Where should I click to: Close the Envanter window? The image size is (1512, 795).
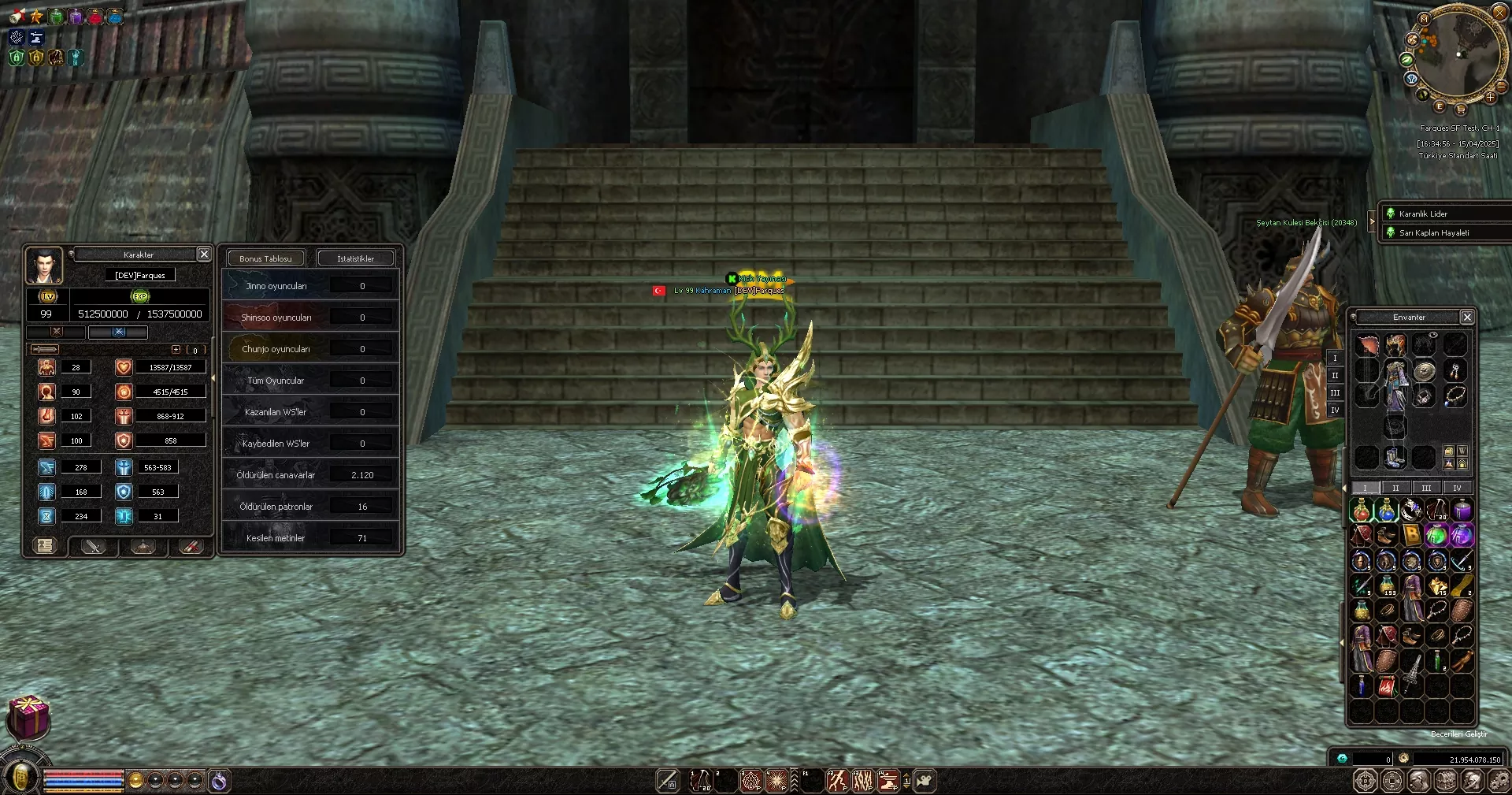tap(1466, 317)
